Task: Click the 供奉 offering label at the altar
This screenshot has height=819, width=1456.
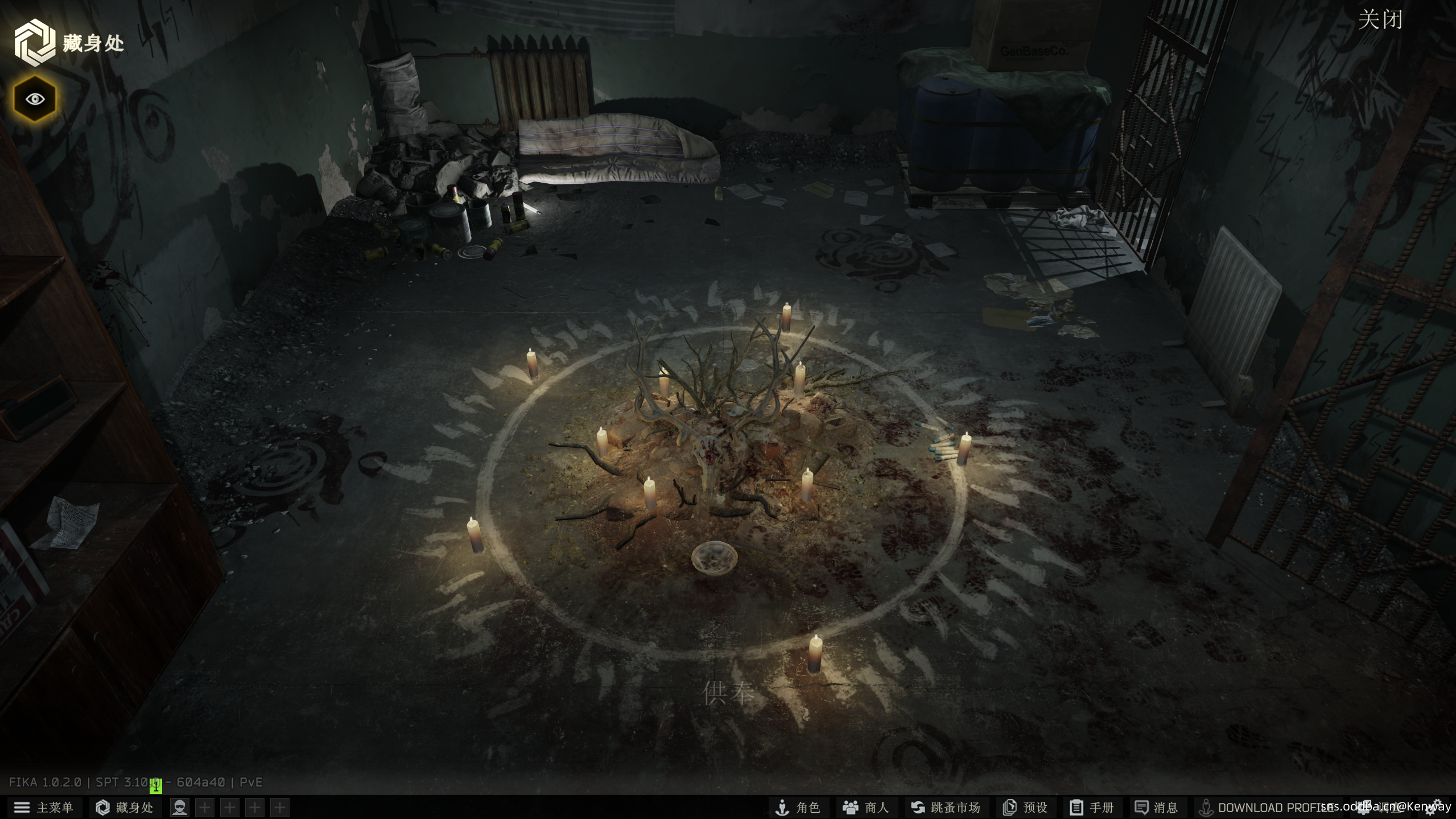Action: (x=729, y=693)
